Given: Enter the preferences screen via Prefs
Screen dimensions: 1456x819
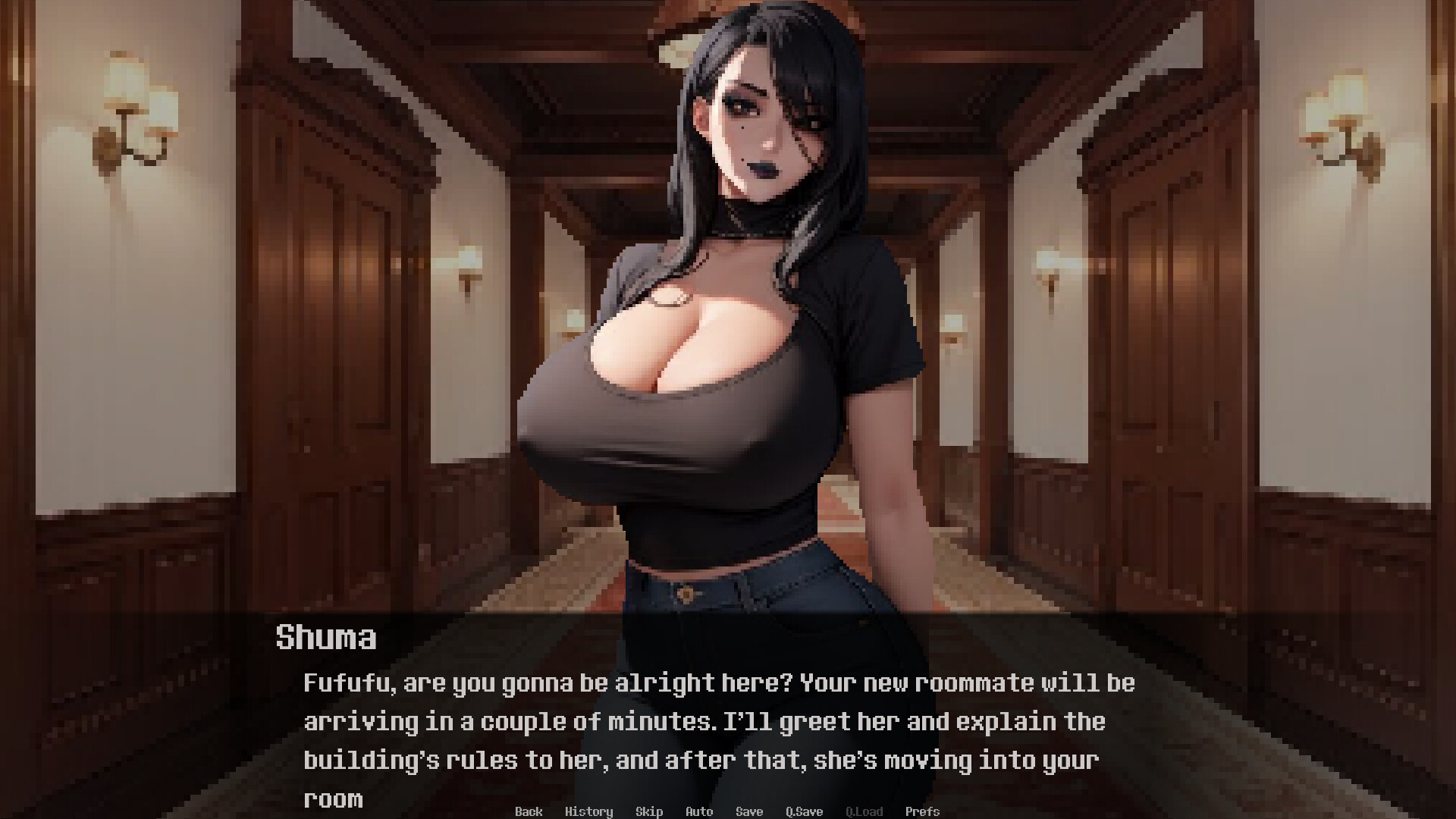Looking at the screenshot, I should [923, 811].
